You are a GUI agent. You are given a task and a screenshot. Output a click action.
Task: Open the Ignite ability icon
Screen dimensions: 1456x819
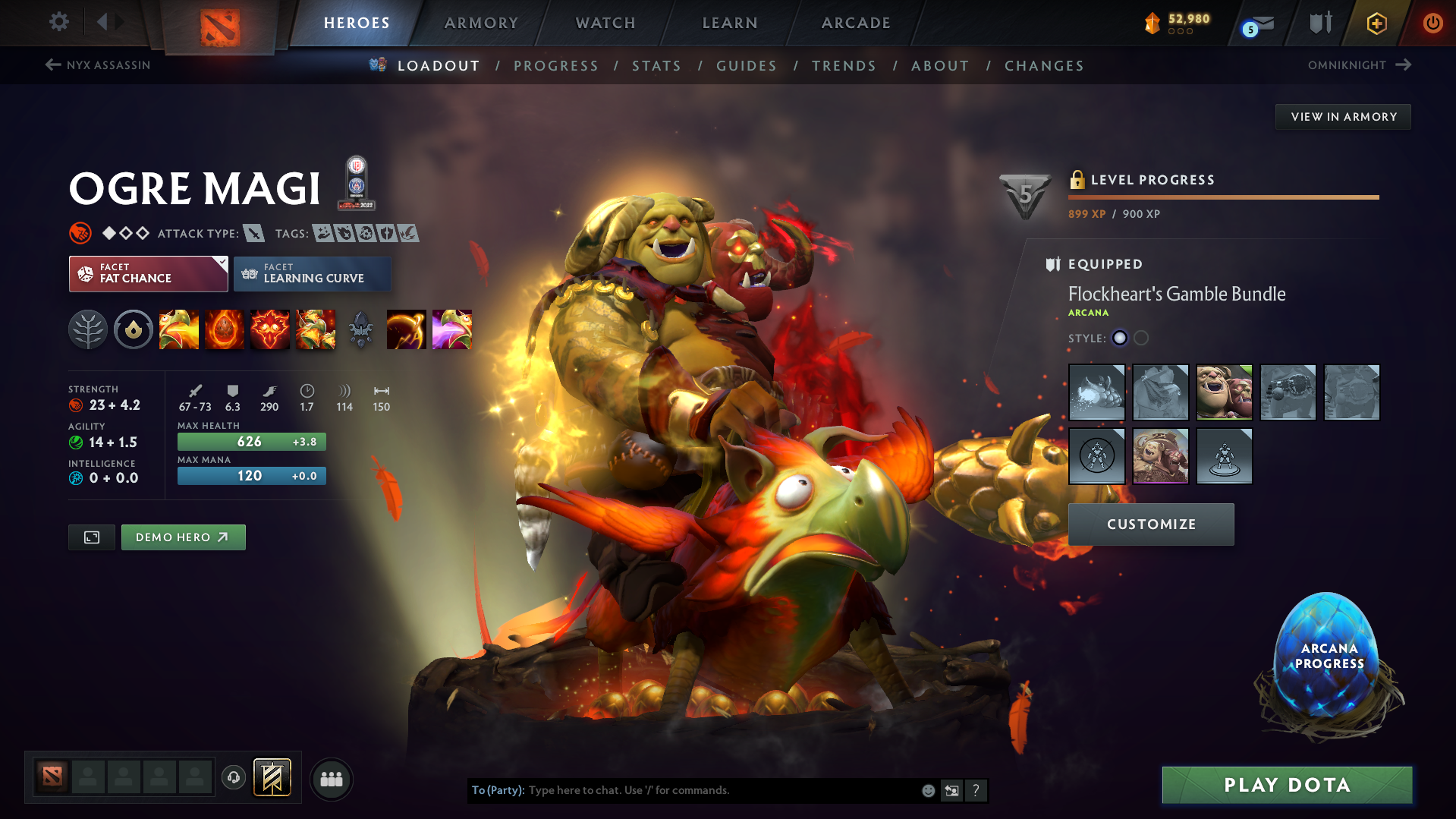[225, 329]
